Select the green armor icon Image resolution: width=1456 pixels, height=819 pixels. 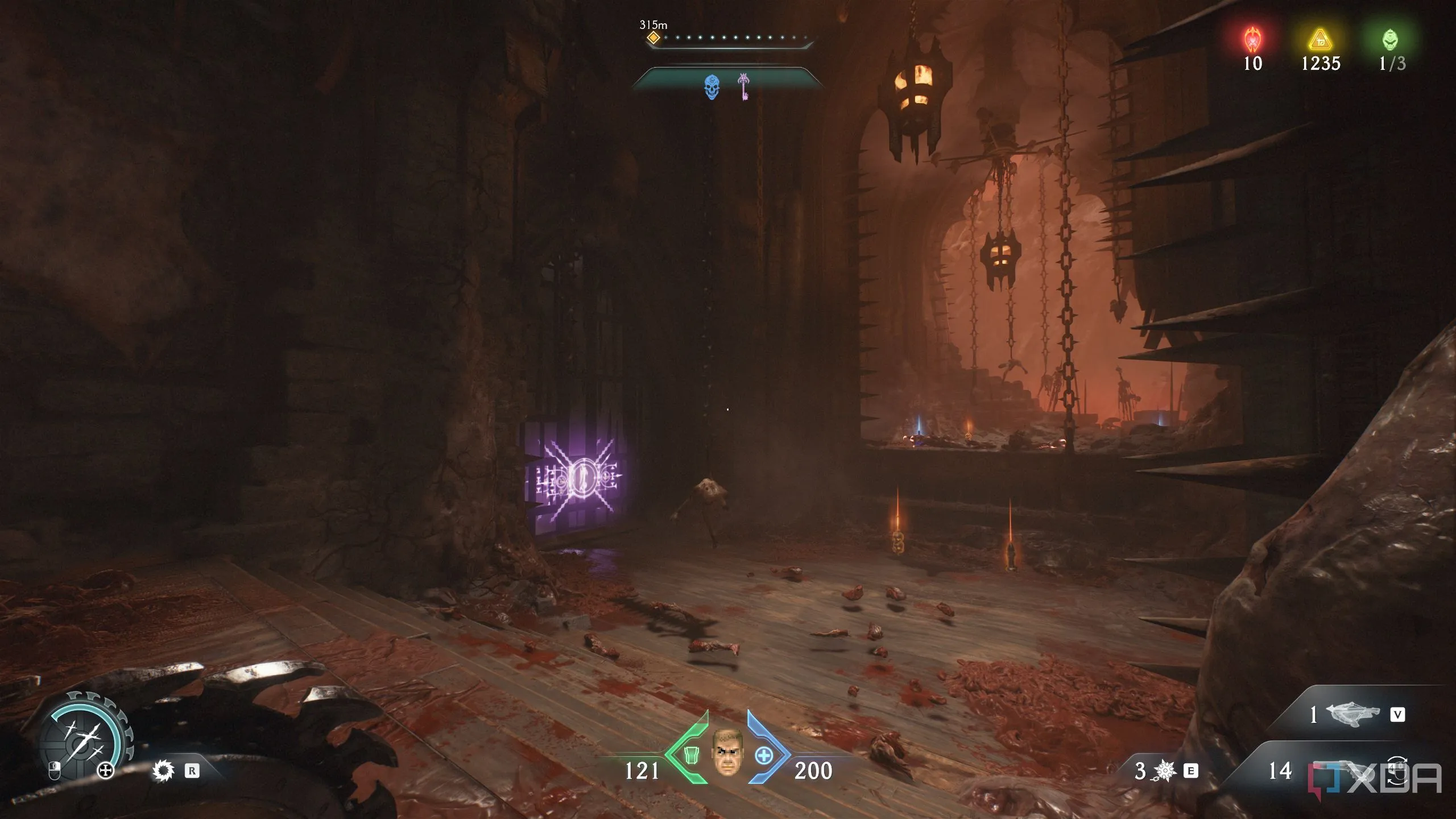pyautogui.click(x=690, y=755)
